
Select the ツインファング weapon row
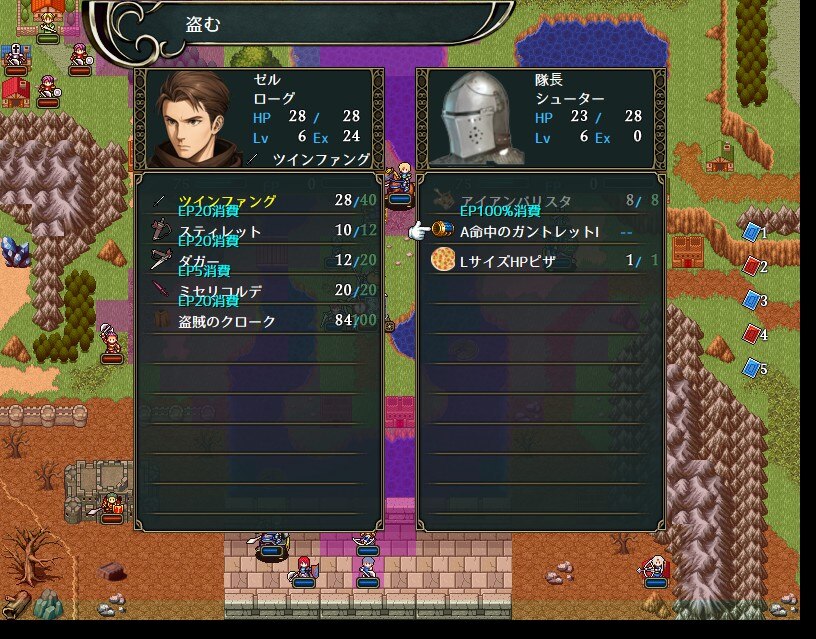point(258,202)
